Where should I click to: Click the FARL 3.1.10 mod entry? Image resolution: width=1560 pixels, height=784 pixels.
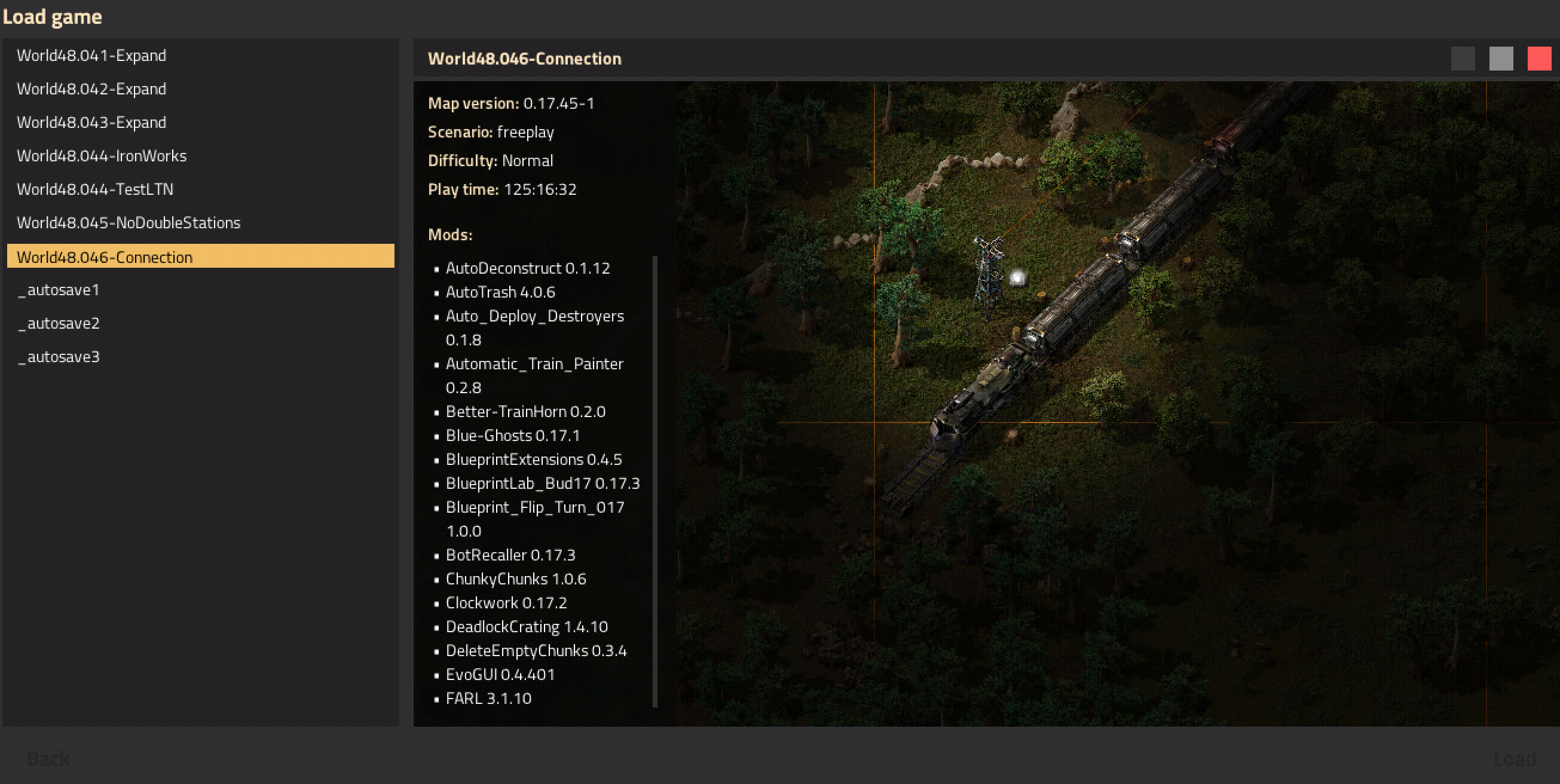[x=488, y=698]
